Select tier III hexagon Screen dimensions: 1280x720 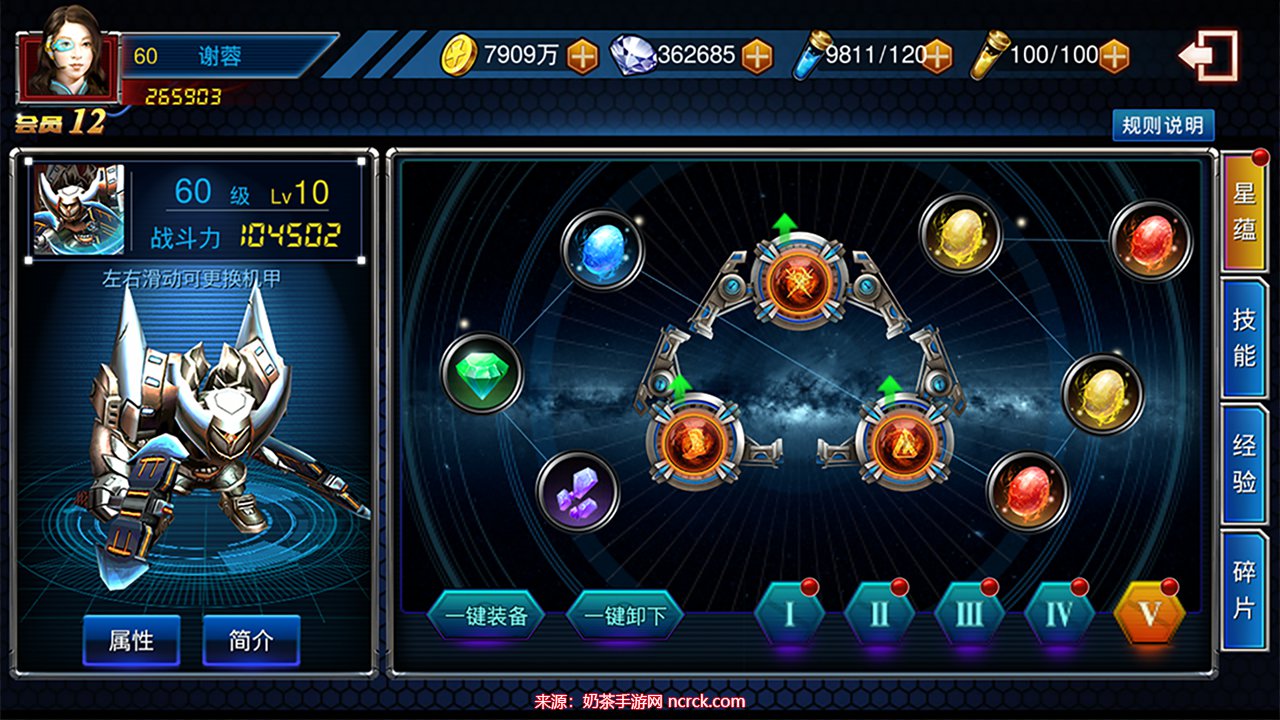click(969, 613)
